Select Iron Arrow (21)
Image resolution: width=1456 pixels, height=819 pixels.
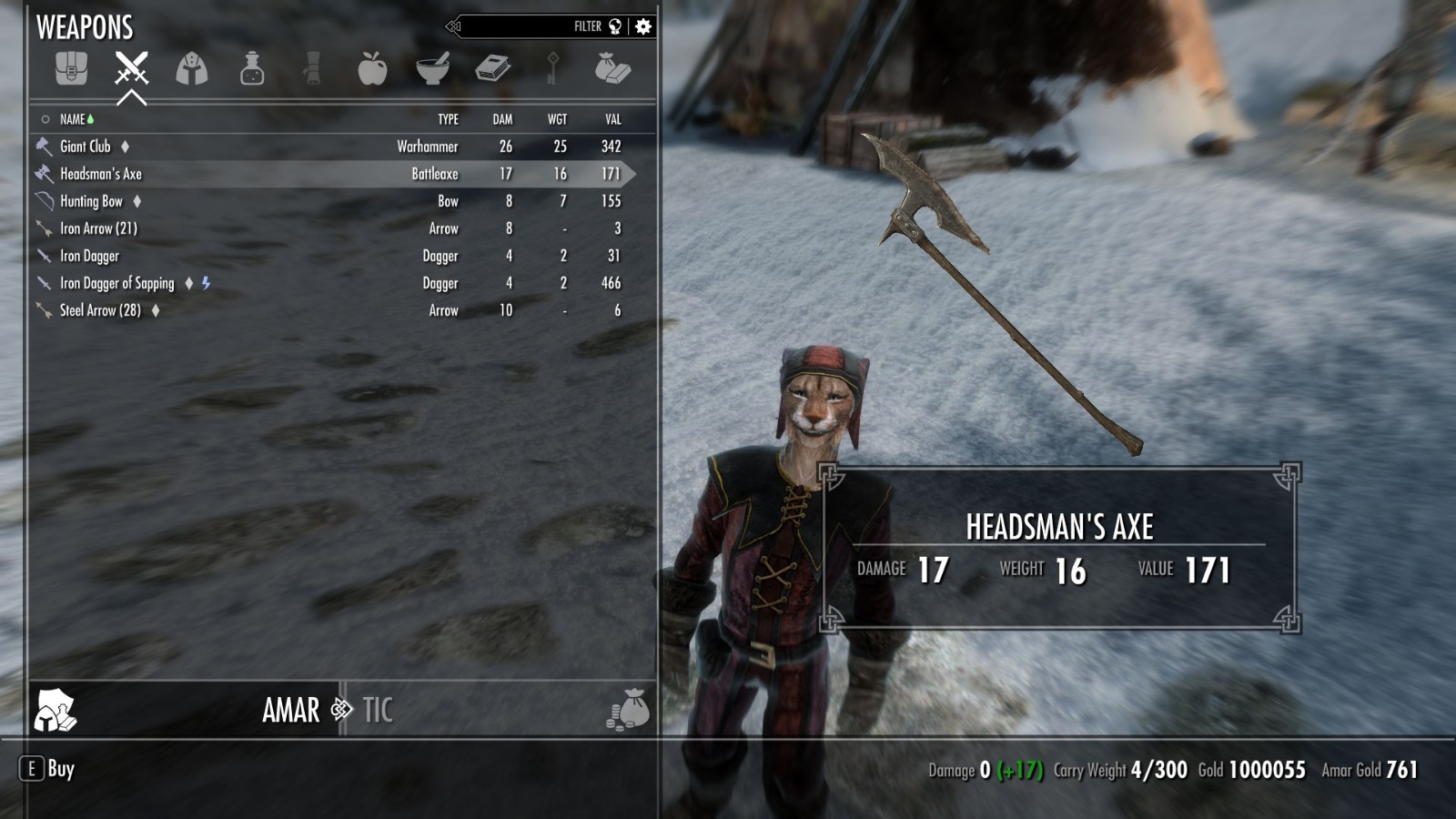point(98,228)
